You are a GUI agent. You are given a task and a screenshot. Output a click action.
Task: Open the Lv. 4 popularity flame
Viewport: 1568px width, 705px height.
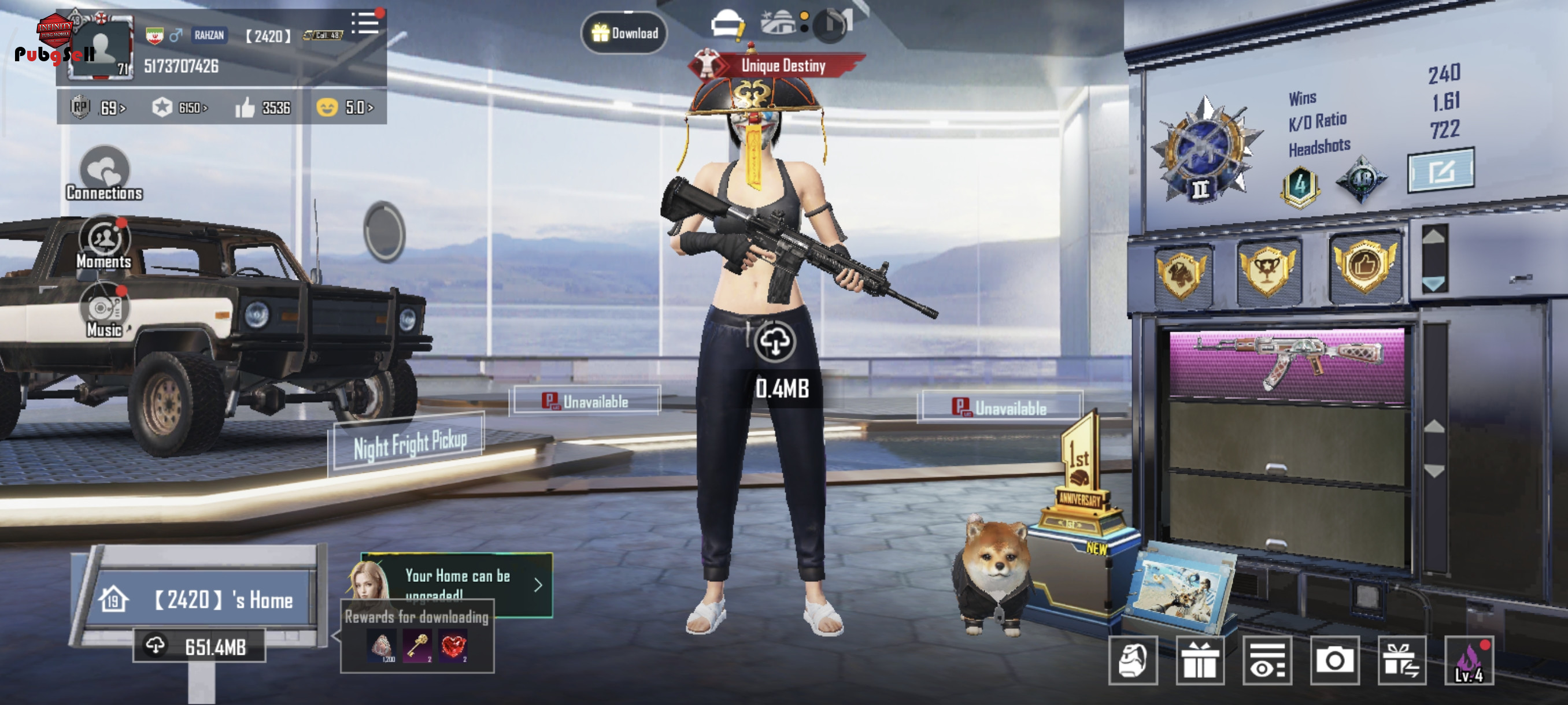[1469, 660]
